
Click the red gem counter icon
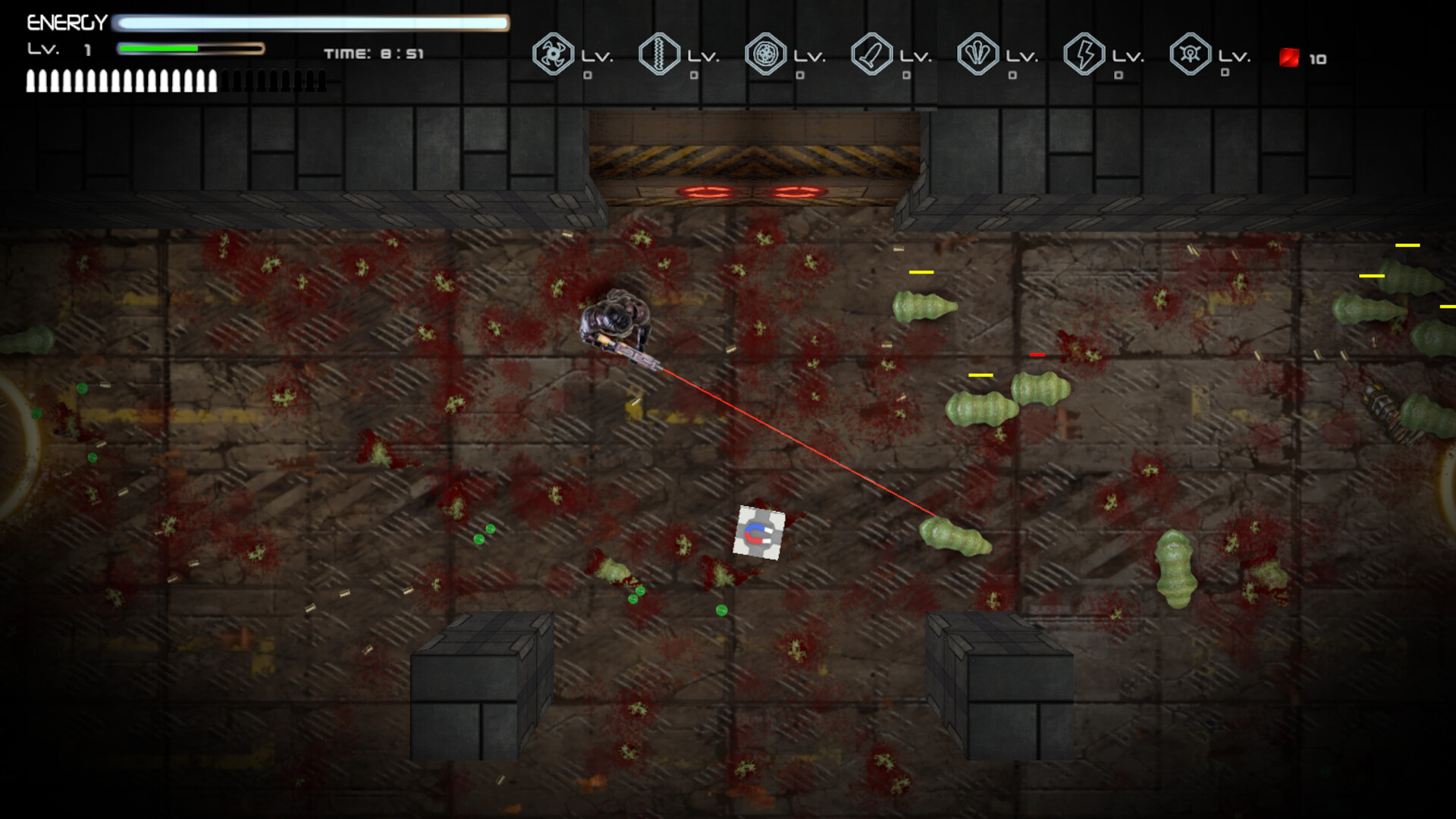pyautogui.click(x=1288, y=57)
